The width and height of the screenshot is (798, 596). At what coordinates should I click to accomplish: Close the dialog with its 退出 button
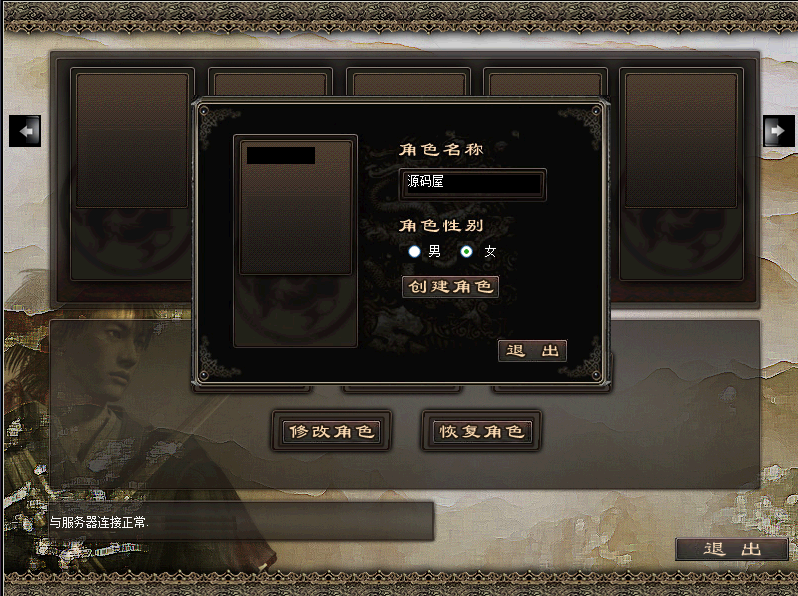click(x=532, y=351)
